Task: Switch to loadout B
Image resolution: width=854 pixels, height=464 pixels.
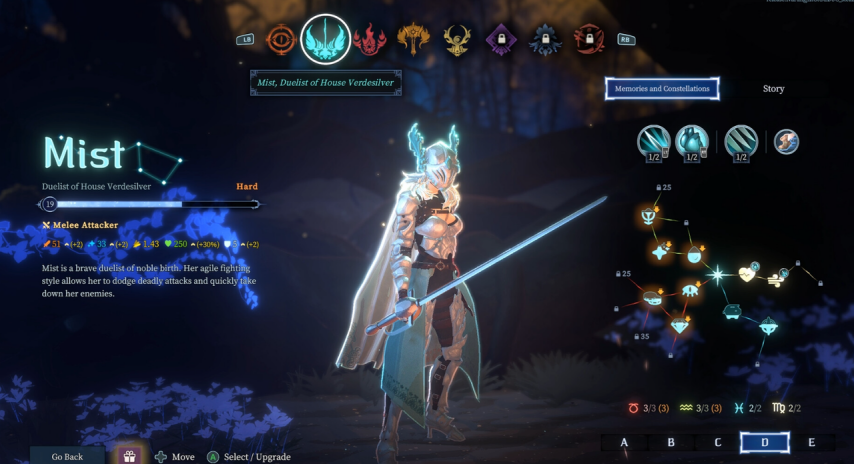Action: coord(671,442)
